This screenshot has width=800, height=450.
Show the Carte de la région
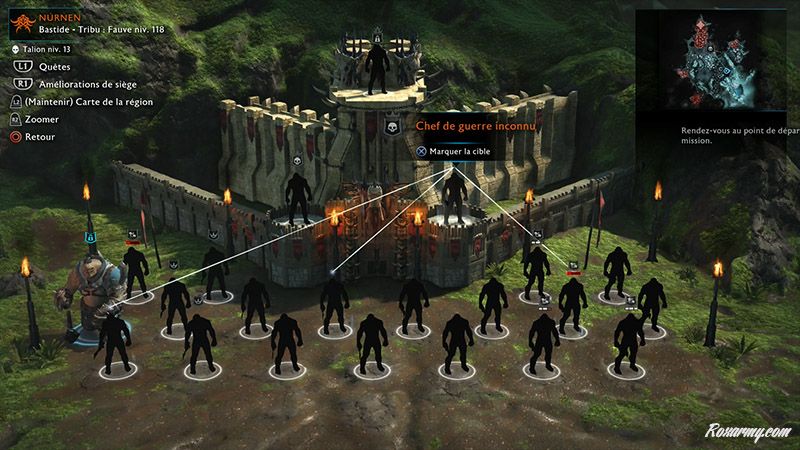[96, 102]
